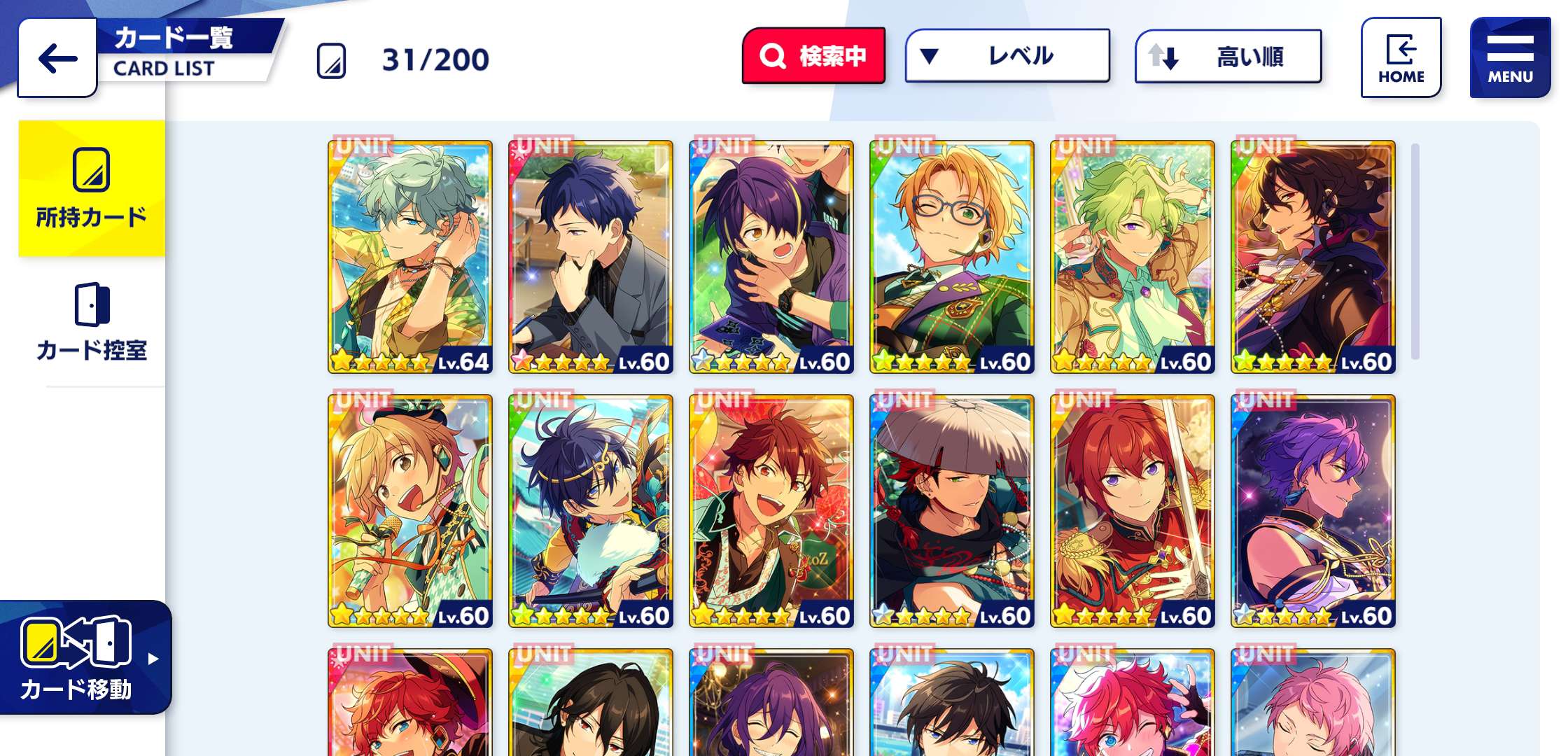
Task: Go back with the arrow button
Action: [57, 58]
